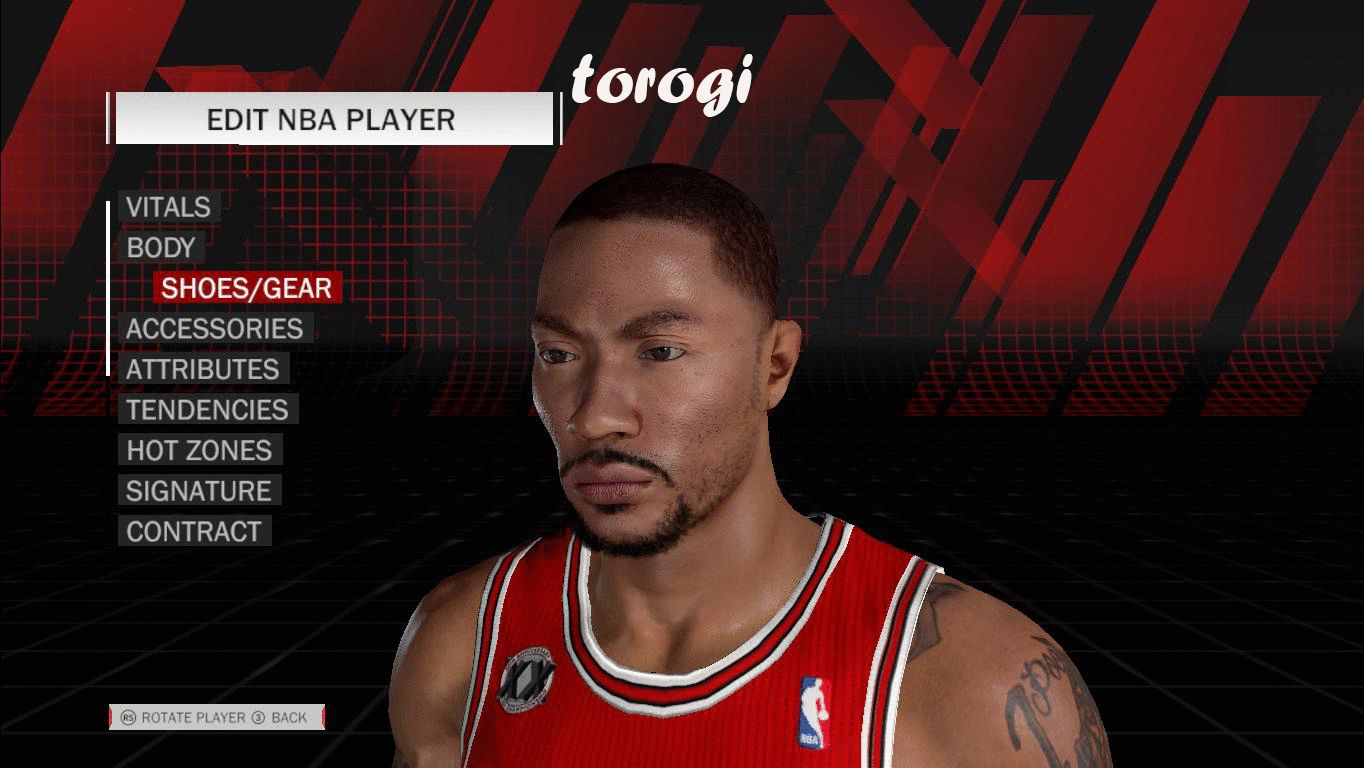Choose the Signature option

198,491
